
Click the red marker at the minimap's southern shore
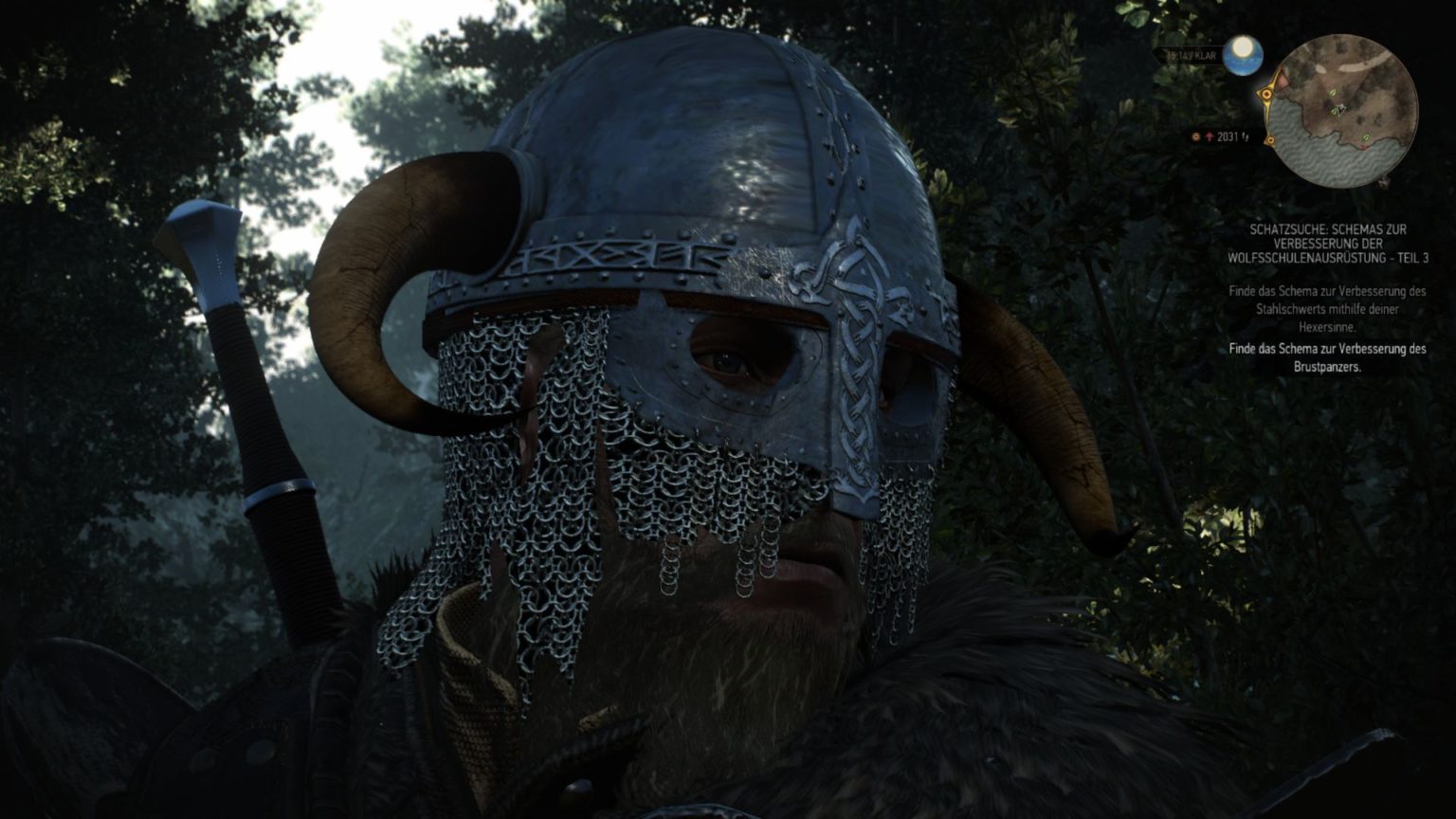click(x=1365, y=146)
